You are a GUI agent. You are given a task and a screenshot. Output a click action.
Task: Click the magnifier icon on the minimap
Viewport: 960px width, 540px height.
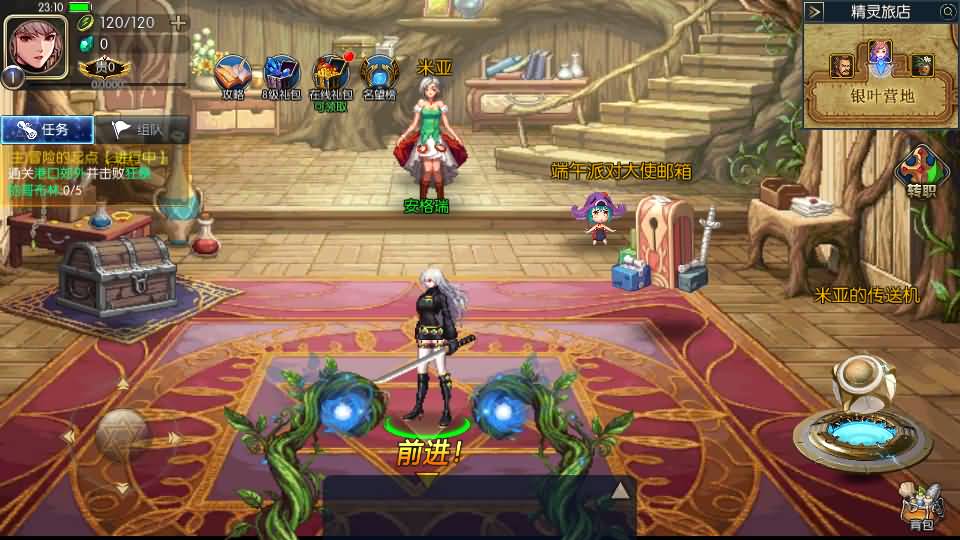(948, 11)
